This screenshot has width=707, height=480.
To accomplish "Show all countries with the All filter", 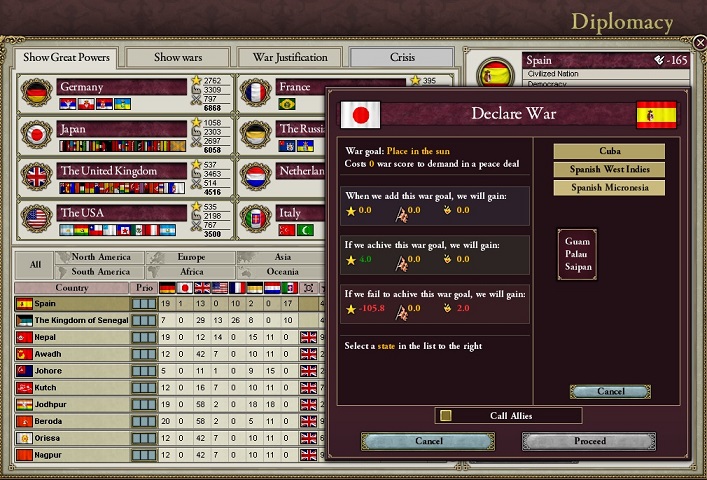I will click(x=35, y=264).
